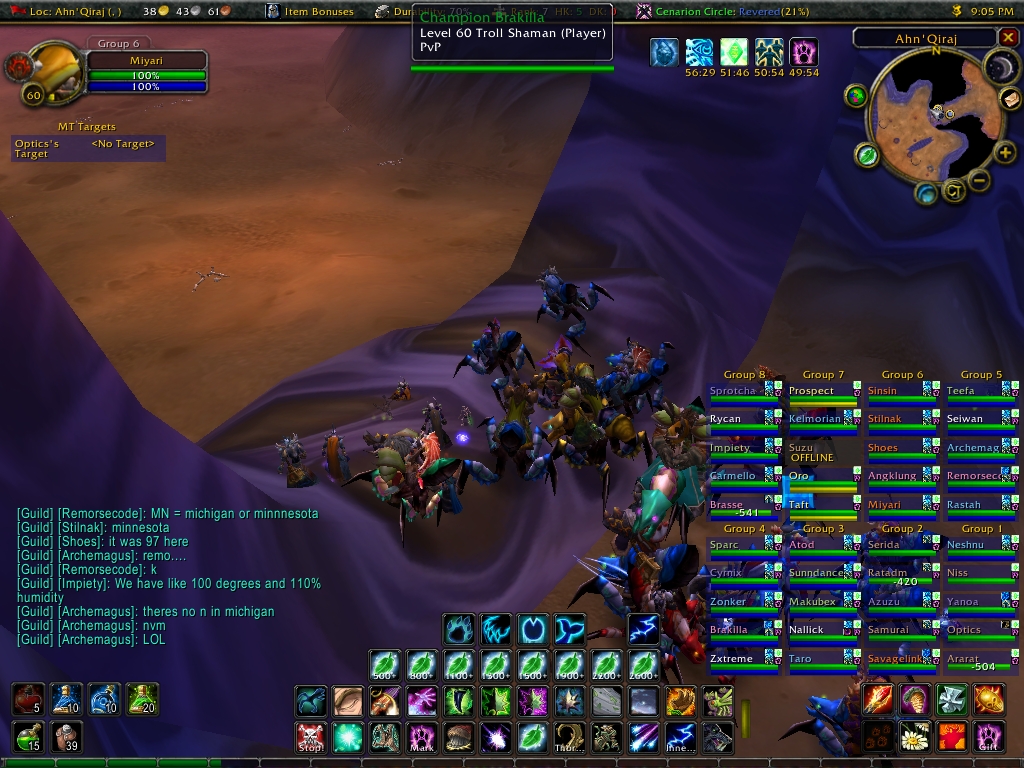The height and width of the screenshot is (768, 1024).
Task: Click the Gift paw ability icon
Action: click(989, 737)
